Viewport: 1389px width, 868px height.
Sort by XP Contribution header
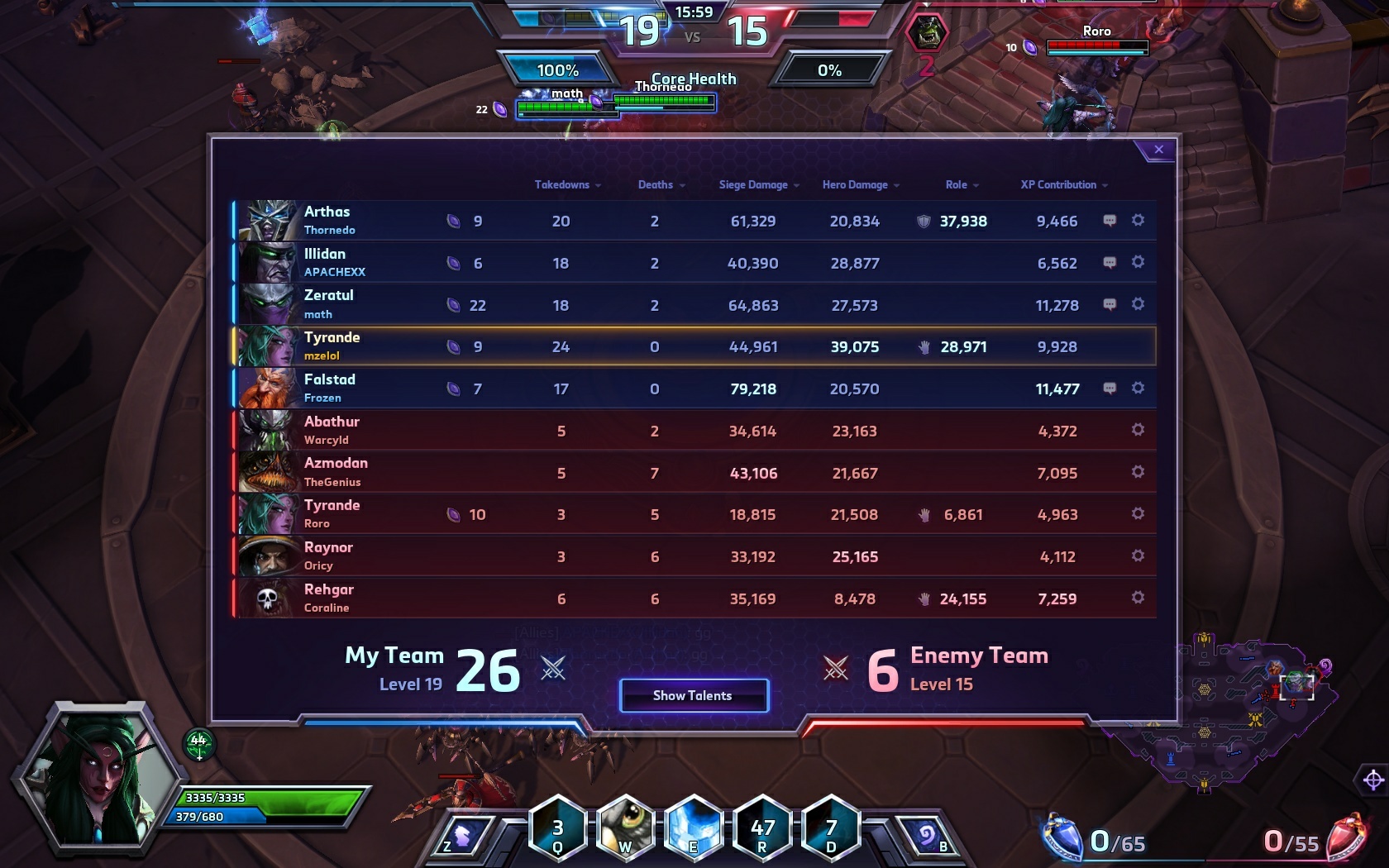pyautogui.click(x=1063, y=184)
